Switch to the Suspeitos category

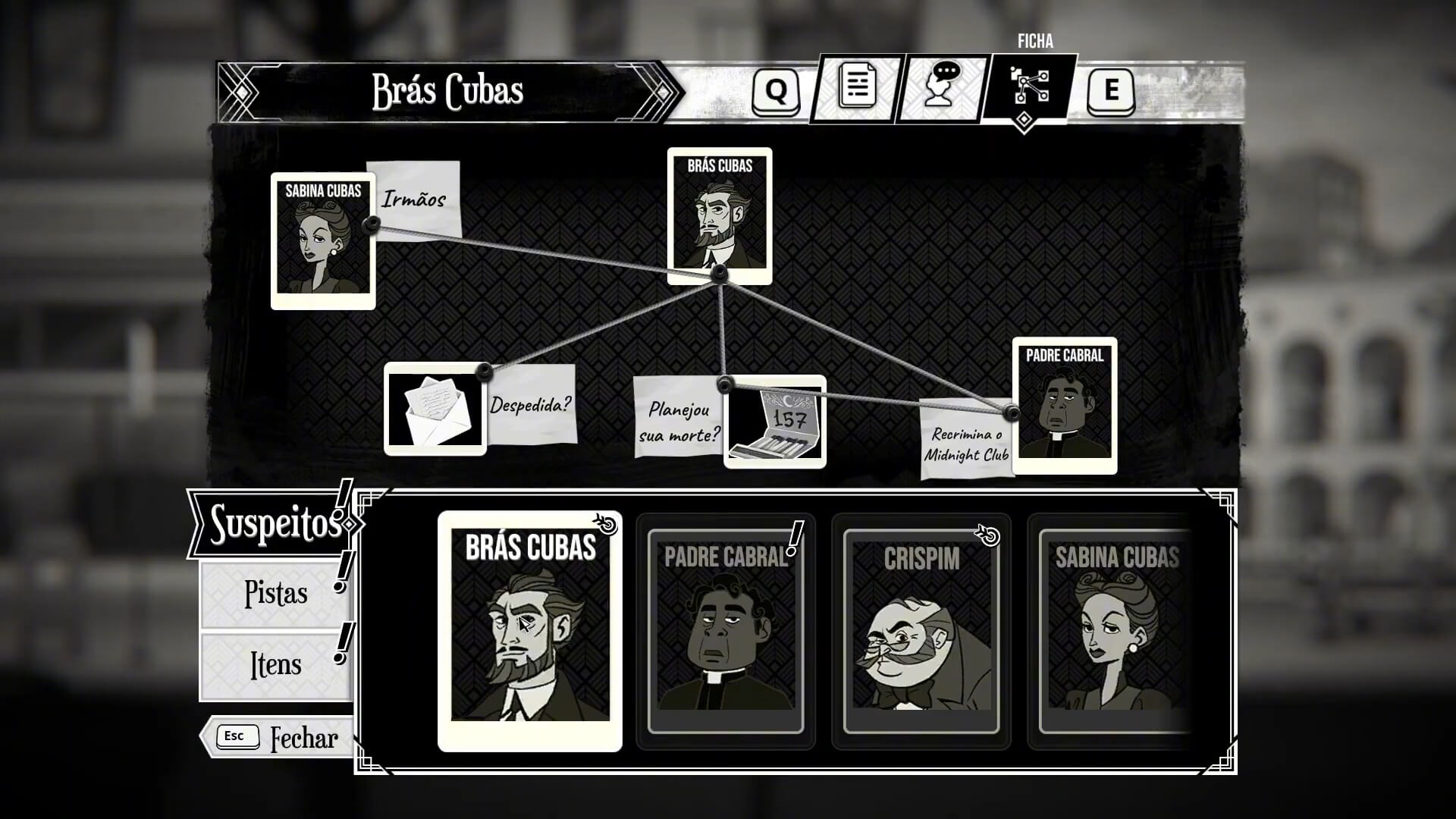pos(274,523)
